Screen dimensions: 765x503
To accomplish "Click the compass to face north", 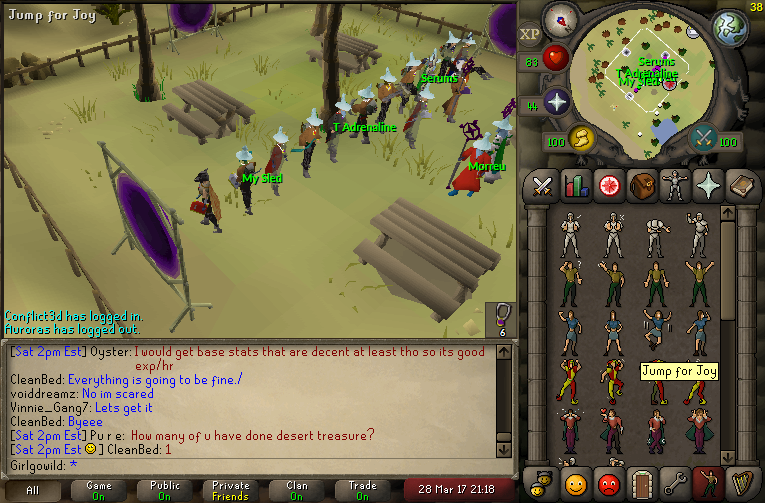I will [561, 18].
